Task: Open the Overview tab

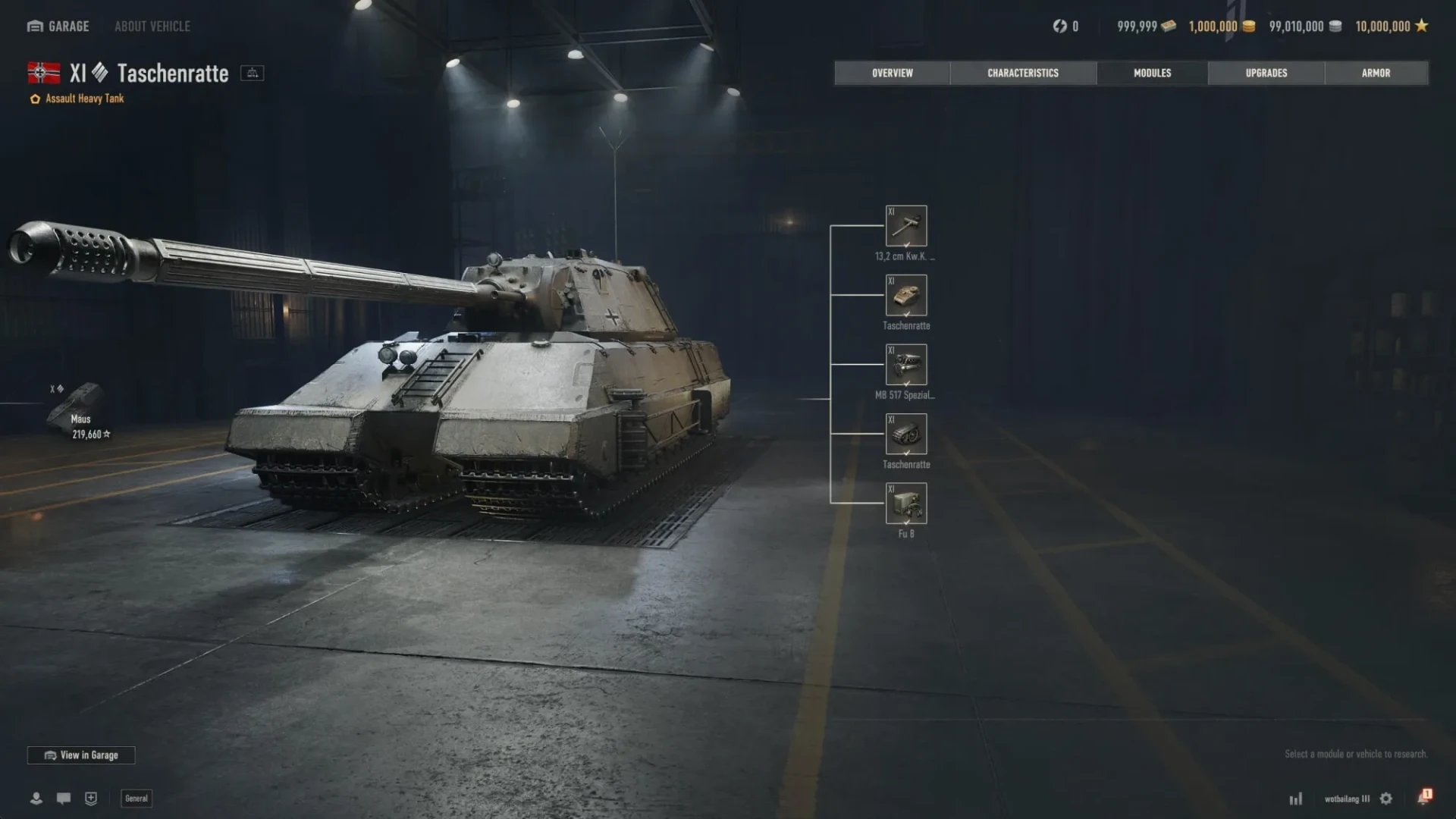Action: (892, 73)
